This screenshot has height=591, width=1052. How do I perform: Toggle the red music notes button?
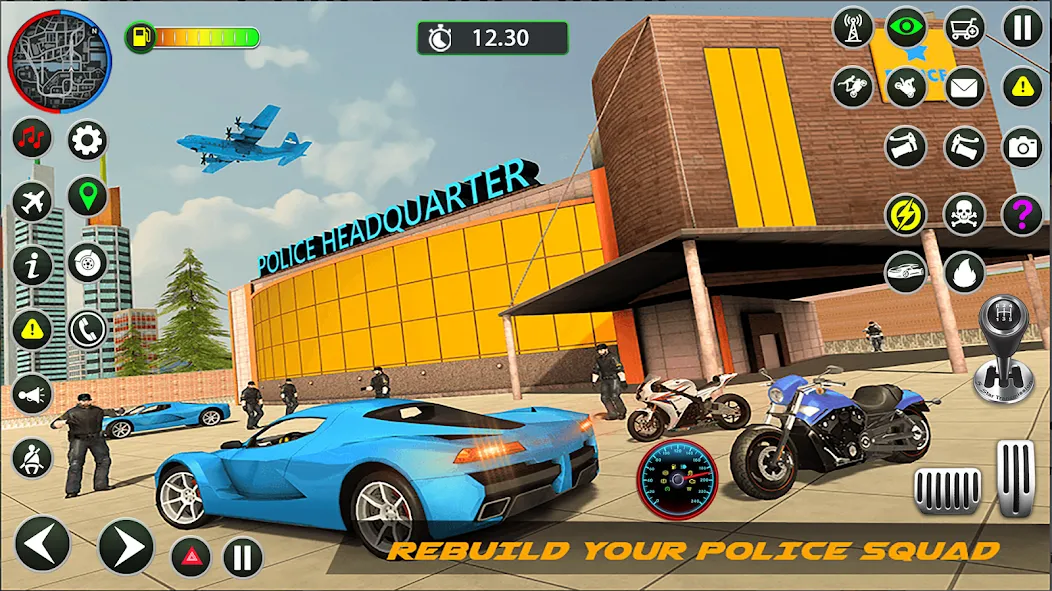point(32,139)
